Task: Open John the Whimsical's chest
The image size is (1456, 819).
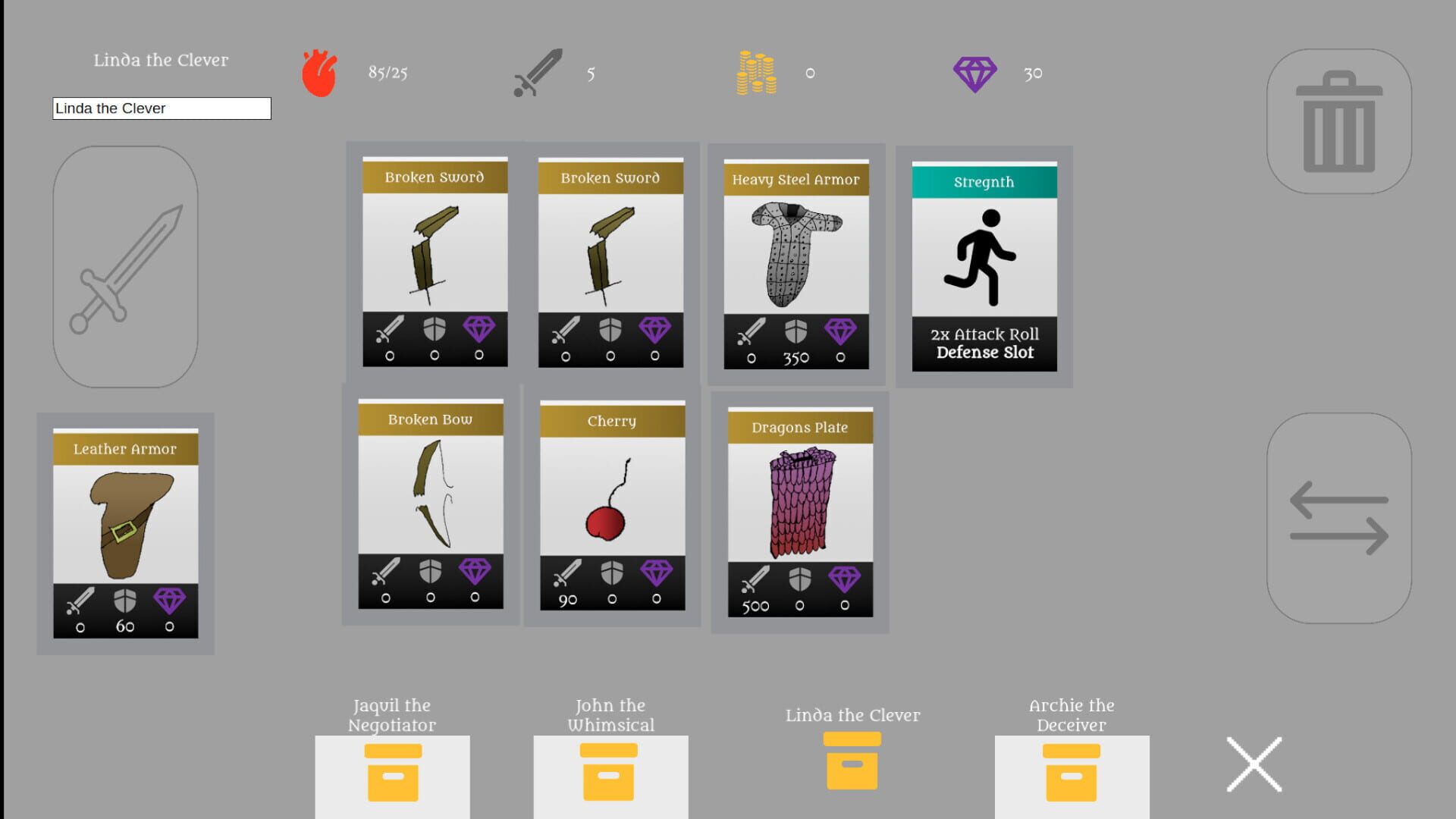Action: pyautogui.click(x=610, y=773)
